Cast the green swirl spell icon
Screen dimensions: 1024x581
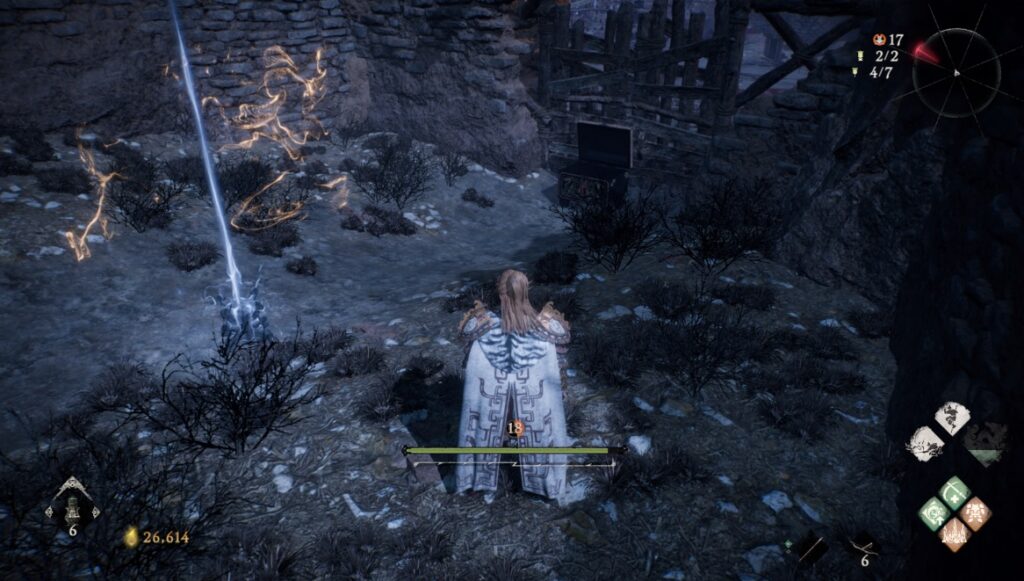(x=934, y=512)
